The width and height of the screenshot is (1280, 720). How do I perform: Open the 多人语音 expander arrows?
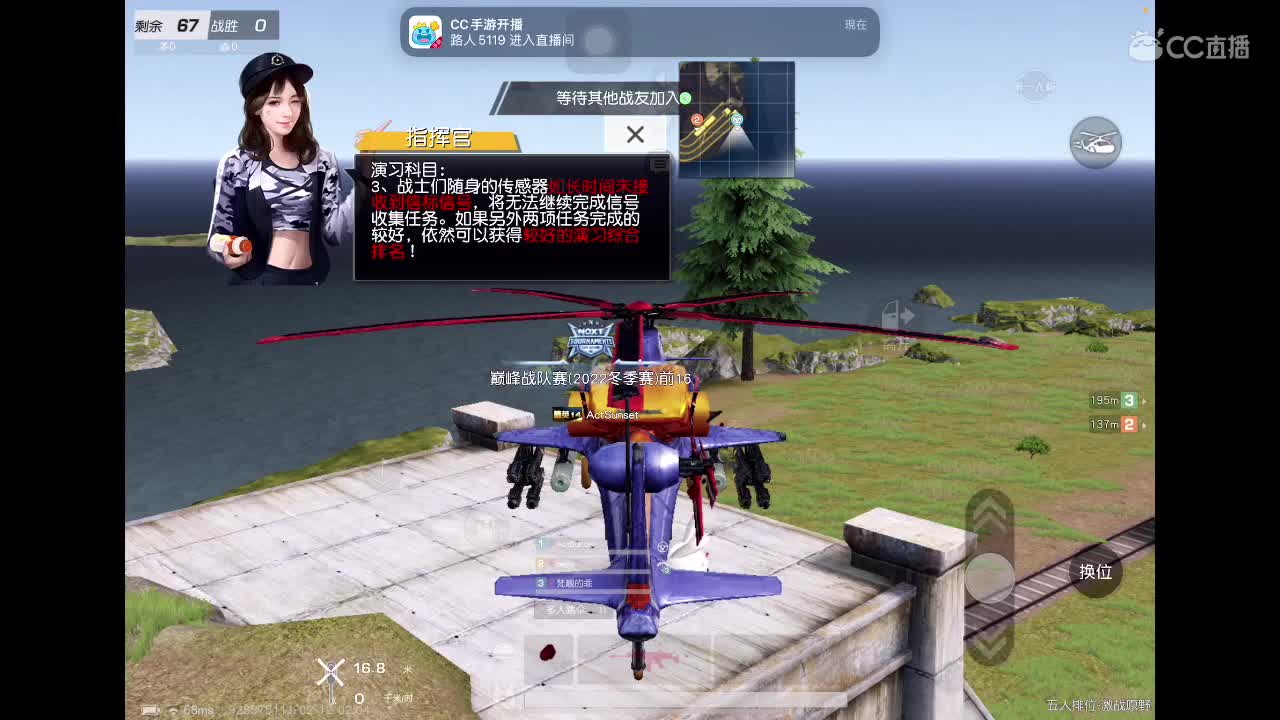603,611
